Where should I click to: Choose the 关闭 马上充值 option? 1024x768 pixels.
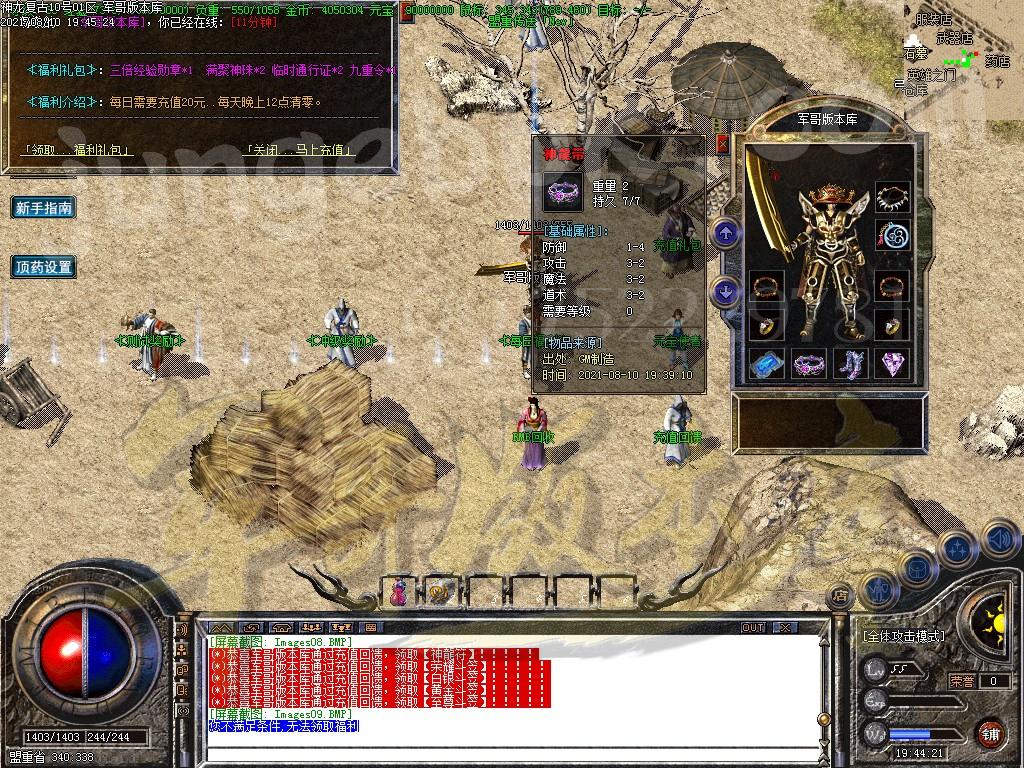pos(298,150)
